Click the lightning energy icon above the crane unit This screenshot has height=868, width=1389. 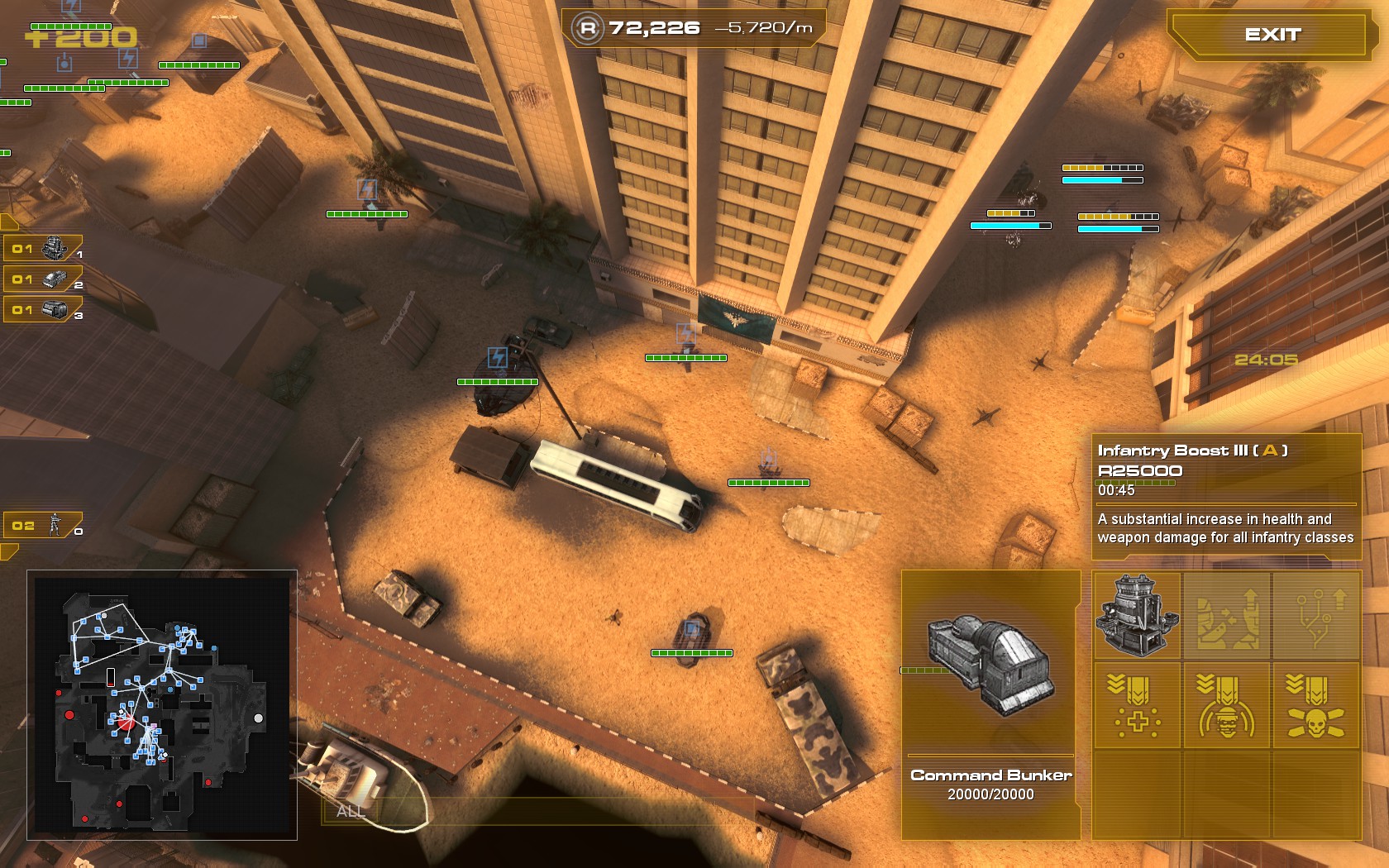(x=497, y=359)
